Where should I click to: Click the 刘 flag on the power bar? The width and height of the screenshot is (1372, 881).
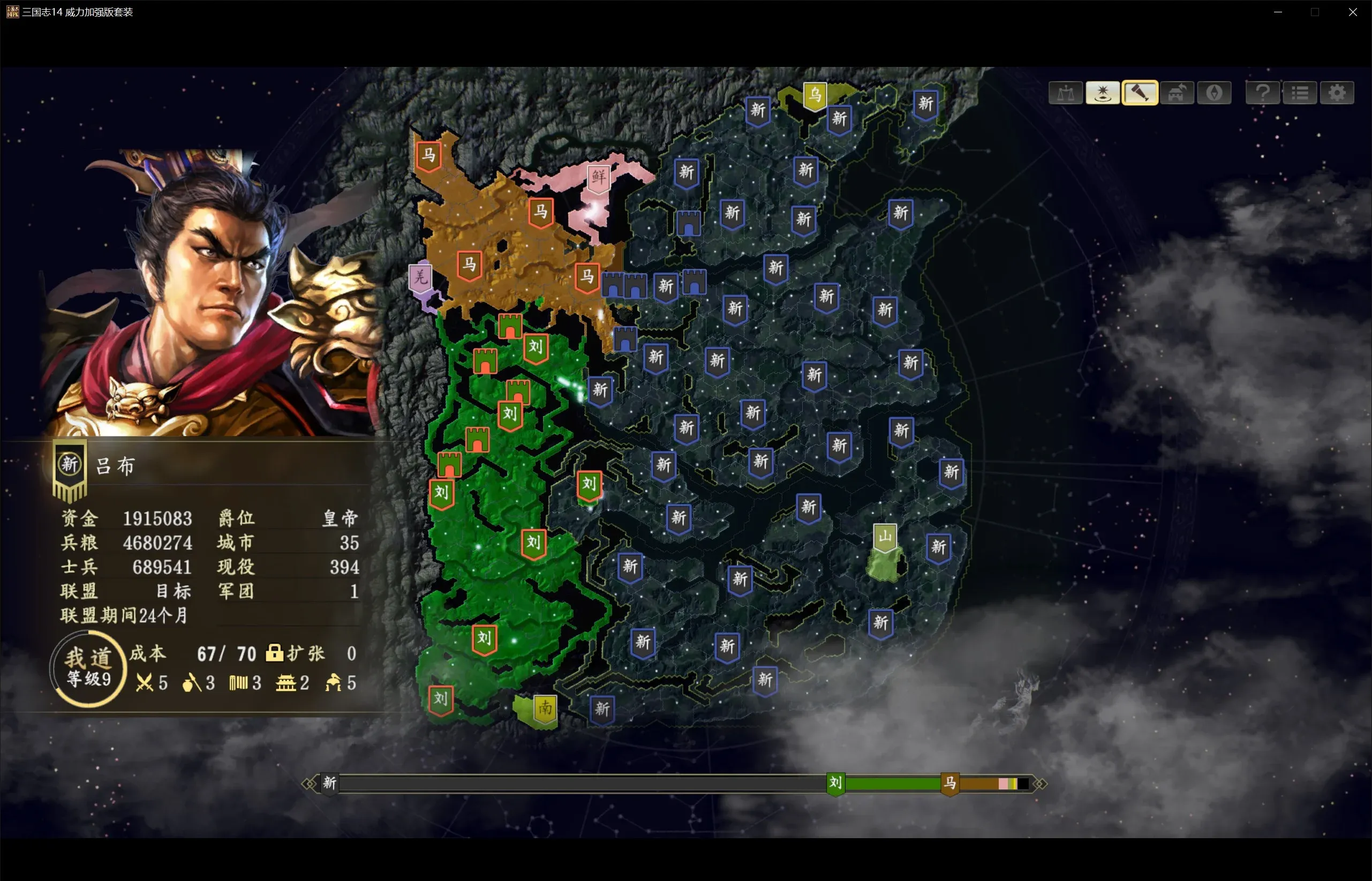point(835,783)
